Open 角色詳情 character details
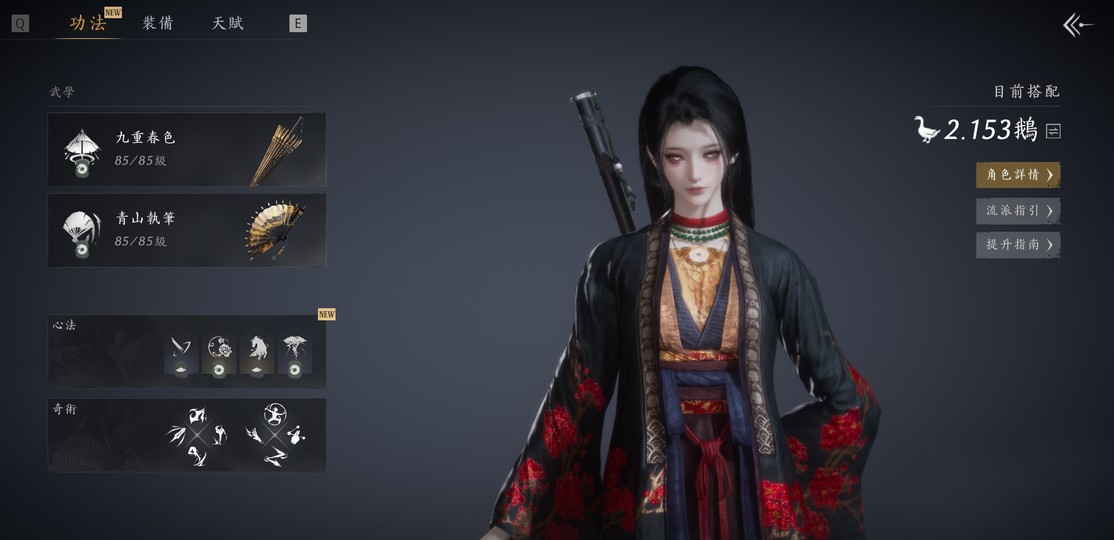The image size is (1114, 540). tap(1018, 175)
